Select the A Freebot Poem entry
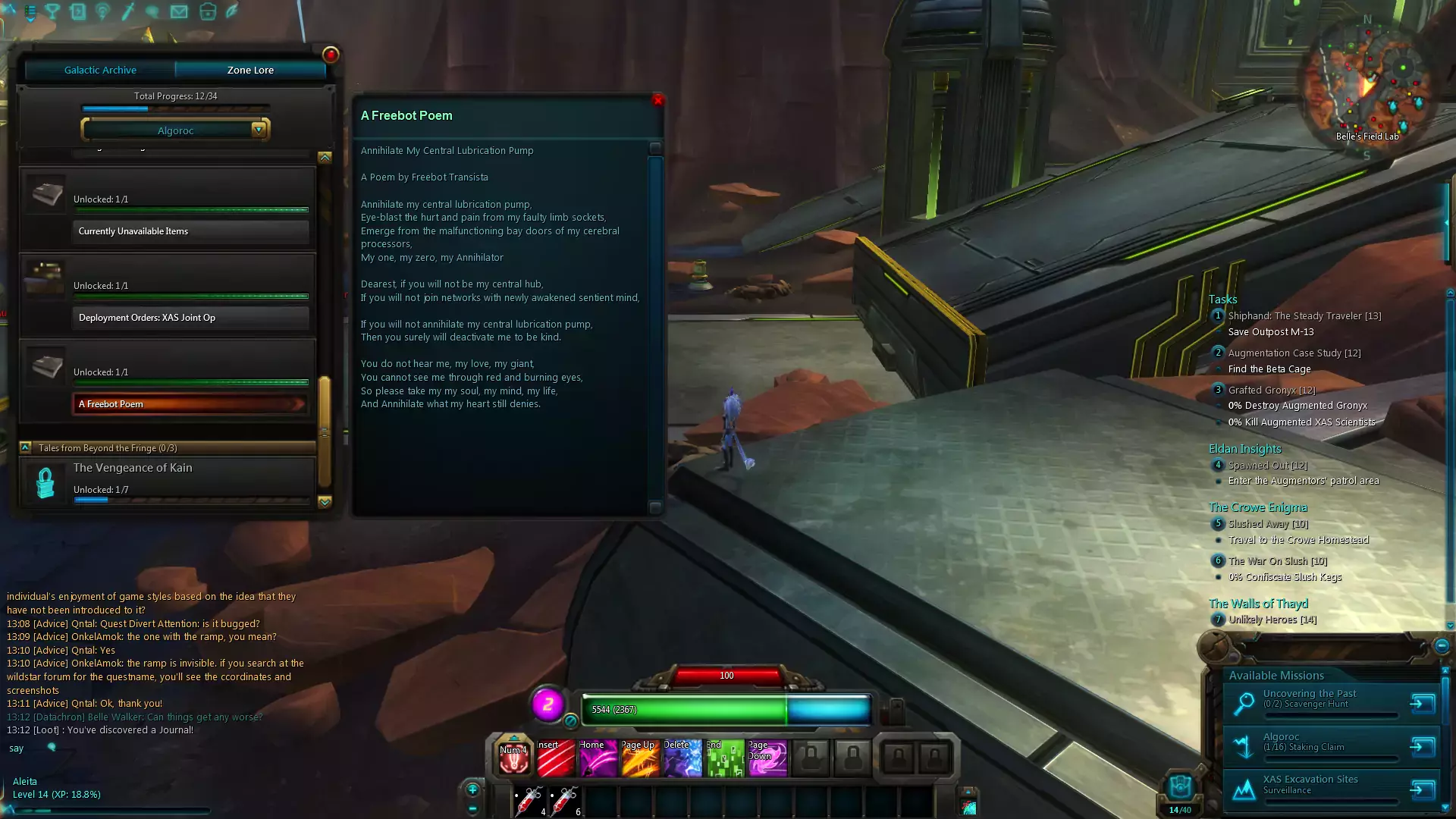The height and width of the screenshot is (819, 1456). tap(190, 404)
